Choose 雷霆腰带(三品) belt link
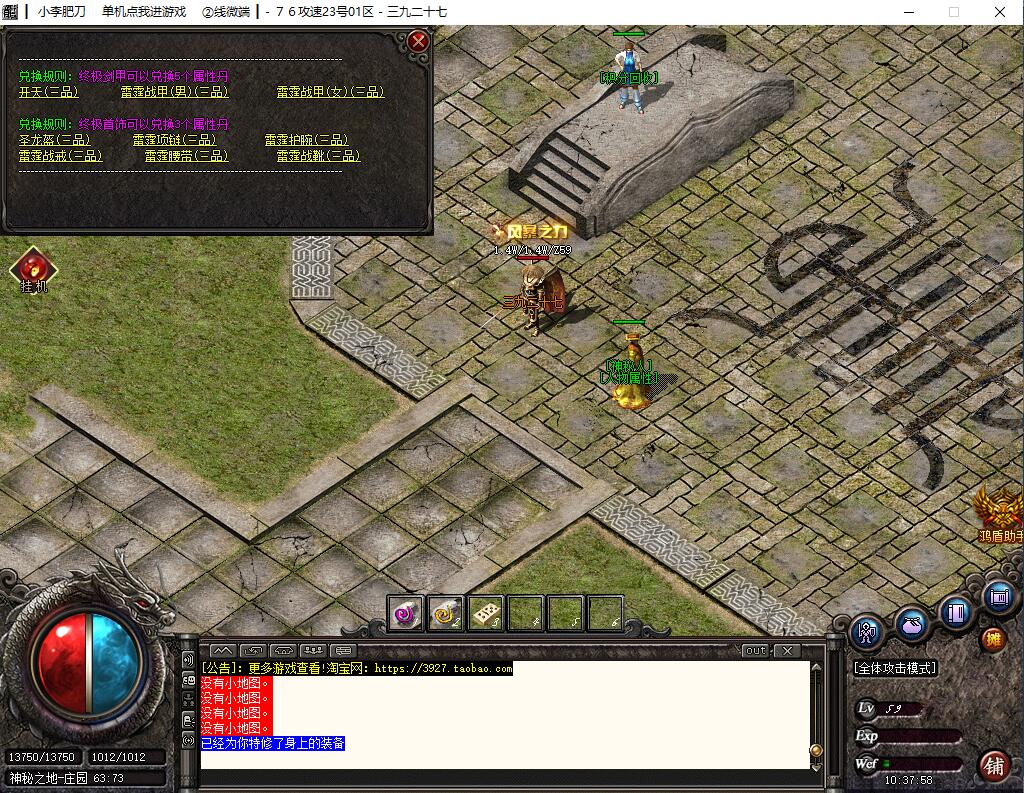The image size is (1024, 793). pyautogui.click(x=186, y=156)
